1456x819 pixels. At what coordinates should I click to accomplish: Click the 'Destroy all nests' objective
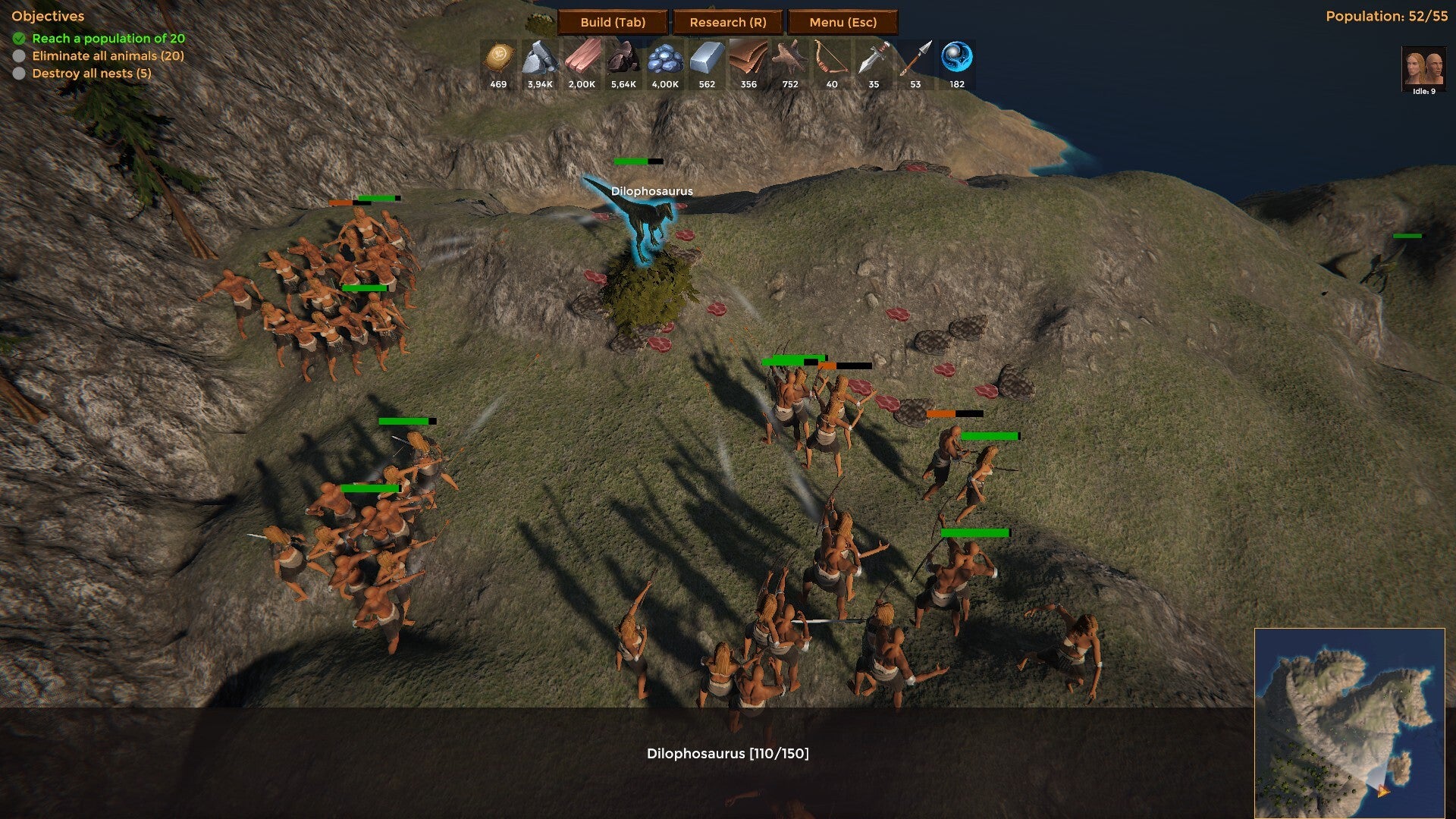(x=92, y=73)
